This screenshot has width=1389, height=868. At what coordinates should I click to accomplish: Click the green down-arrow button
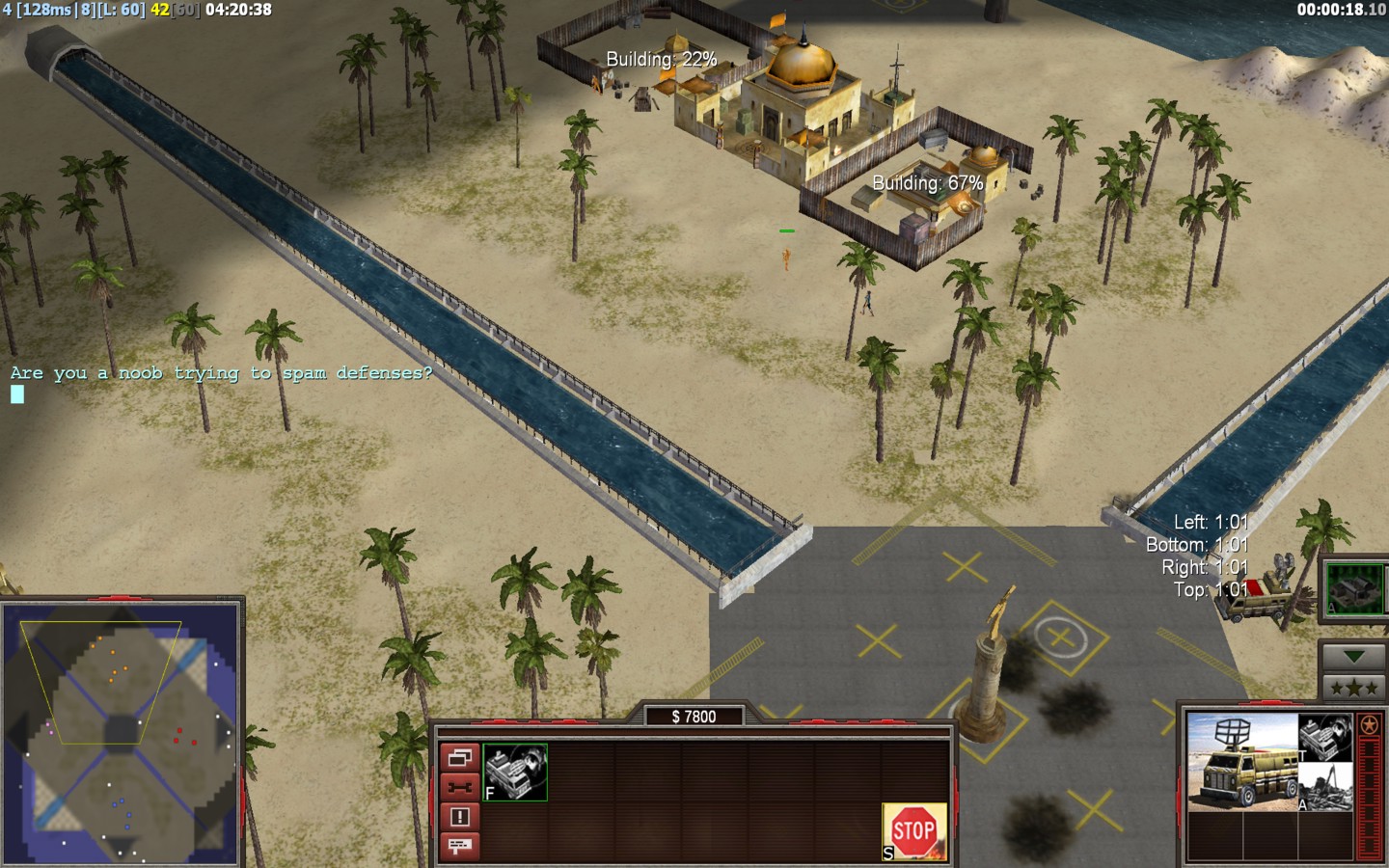coord(1354,657)
